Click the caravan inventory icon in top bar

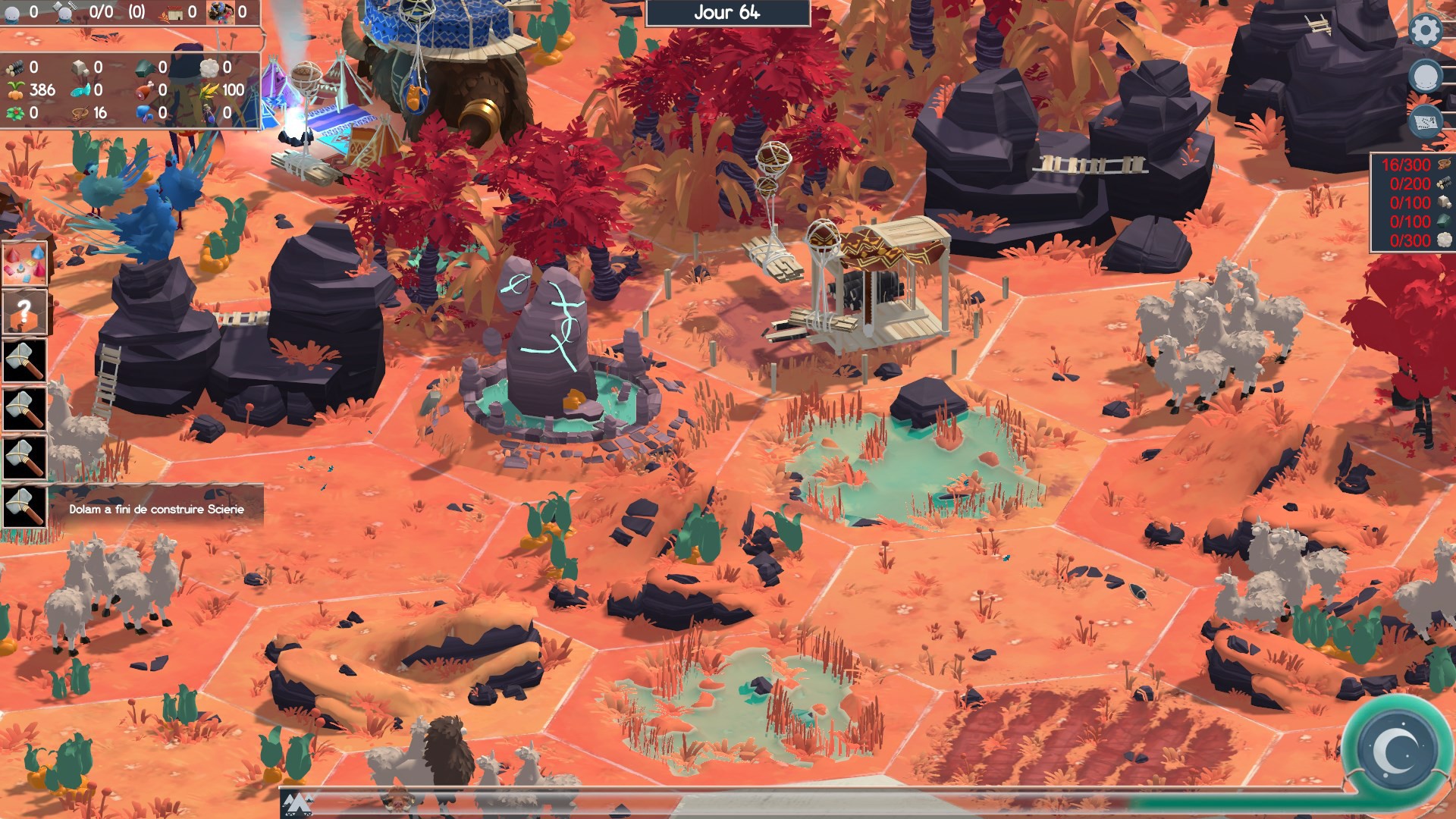pos(220,11)
